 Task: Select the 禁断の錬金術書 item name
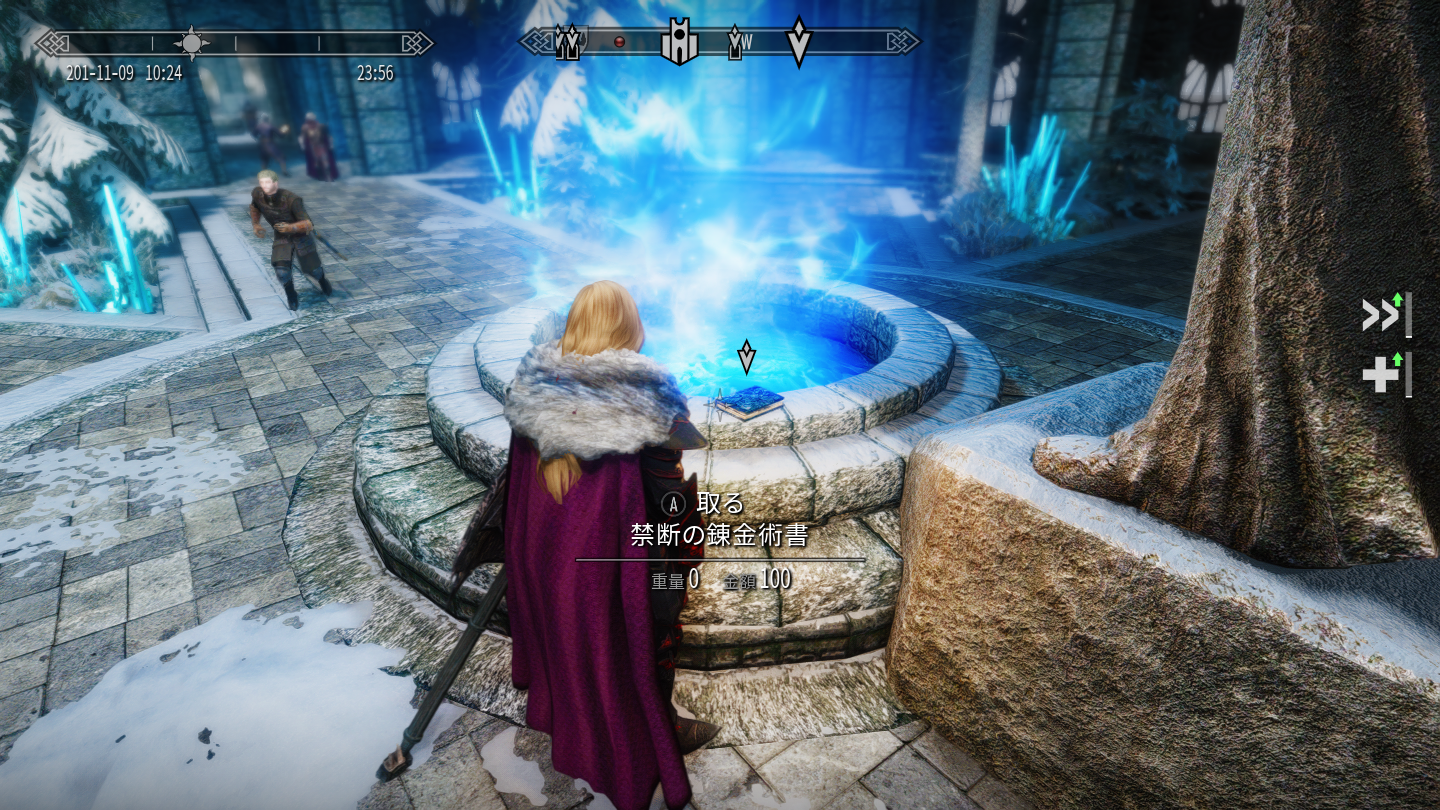(719, 536)
